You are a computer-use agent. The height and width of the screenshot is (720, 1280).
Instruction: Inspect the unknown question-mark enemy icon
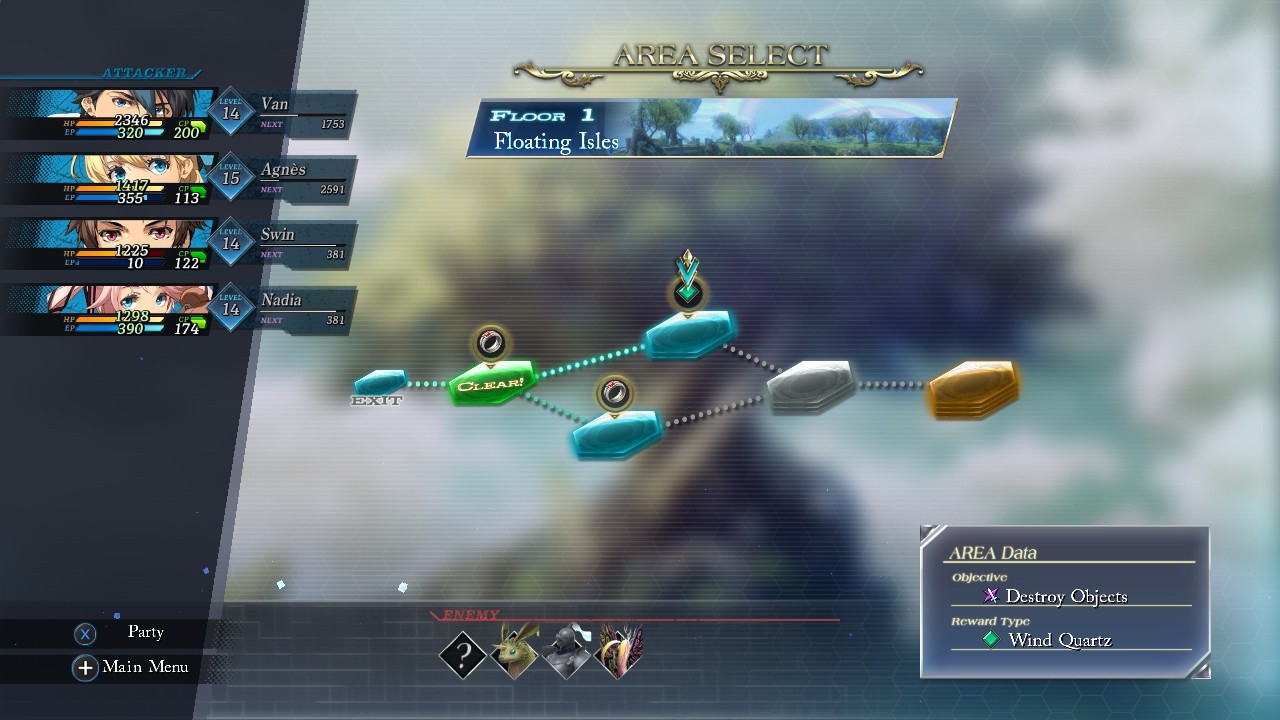pos(463,655)
